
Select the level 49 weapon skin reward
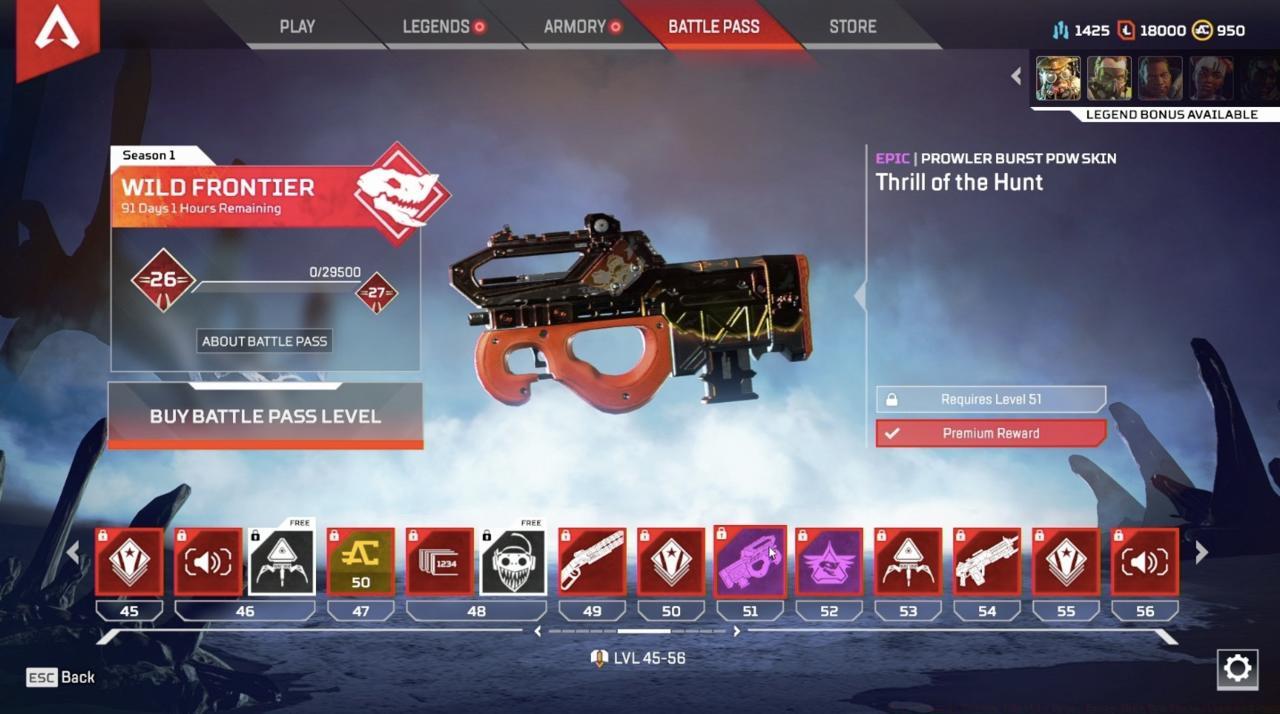(x=592, y=562)
